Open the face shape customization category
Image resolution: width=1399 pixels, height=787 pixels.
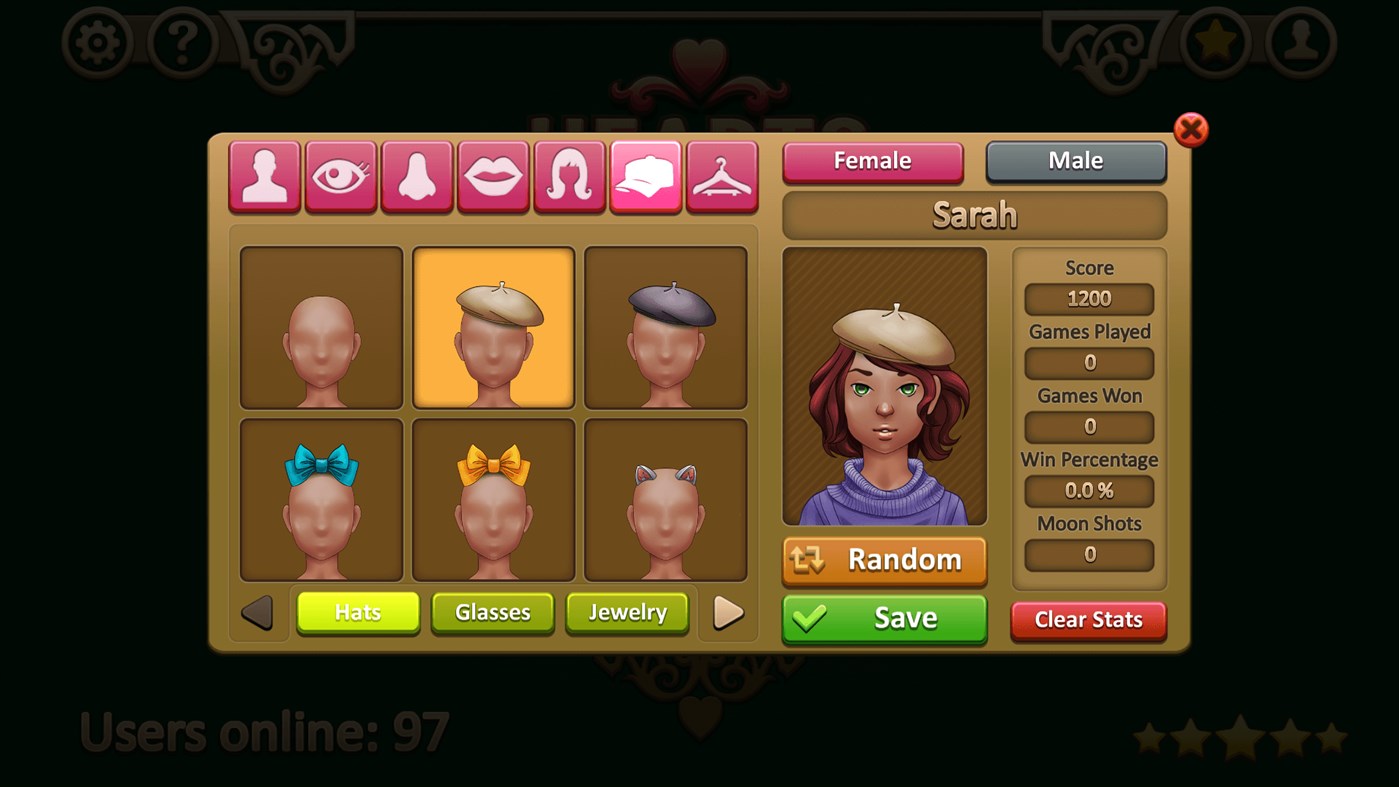(x=263, y=176)
